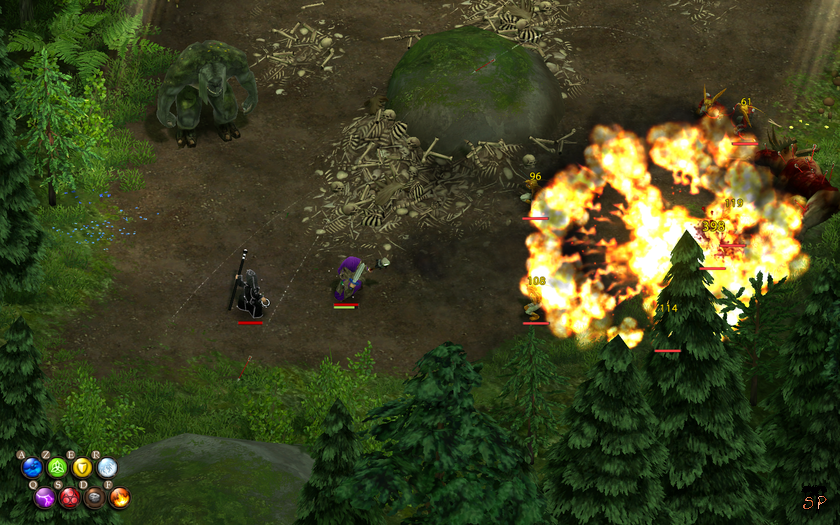Select the blue Water element orb
This screenshot has width=840, height=525.
click(x=32, y=467)
